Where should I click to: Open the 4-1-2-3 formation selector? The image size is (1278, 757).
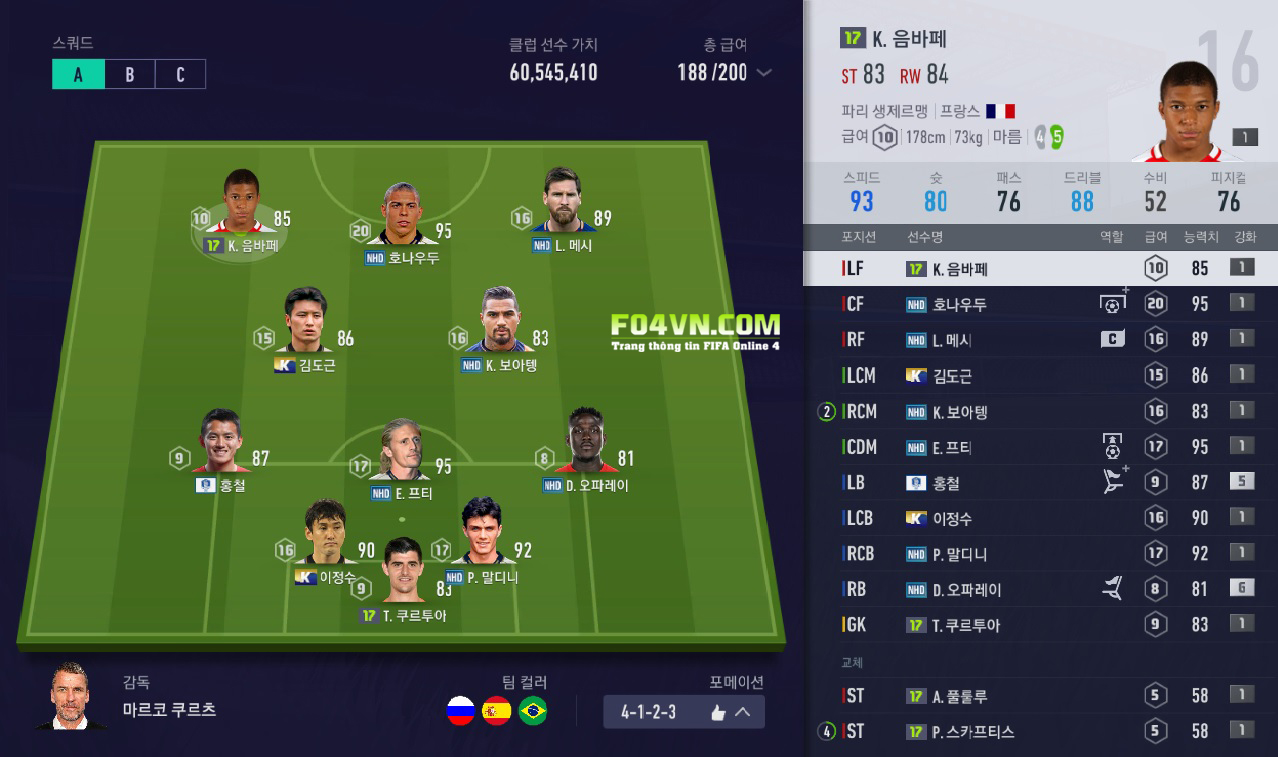coord(684,712)
